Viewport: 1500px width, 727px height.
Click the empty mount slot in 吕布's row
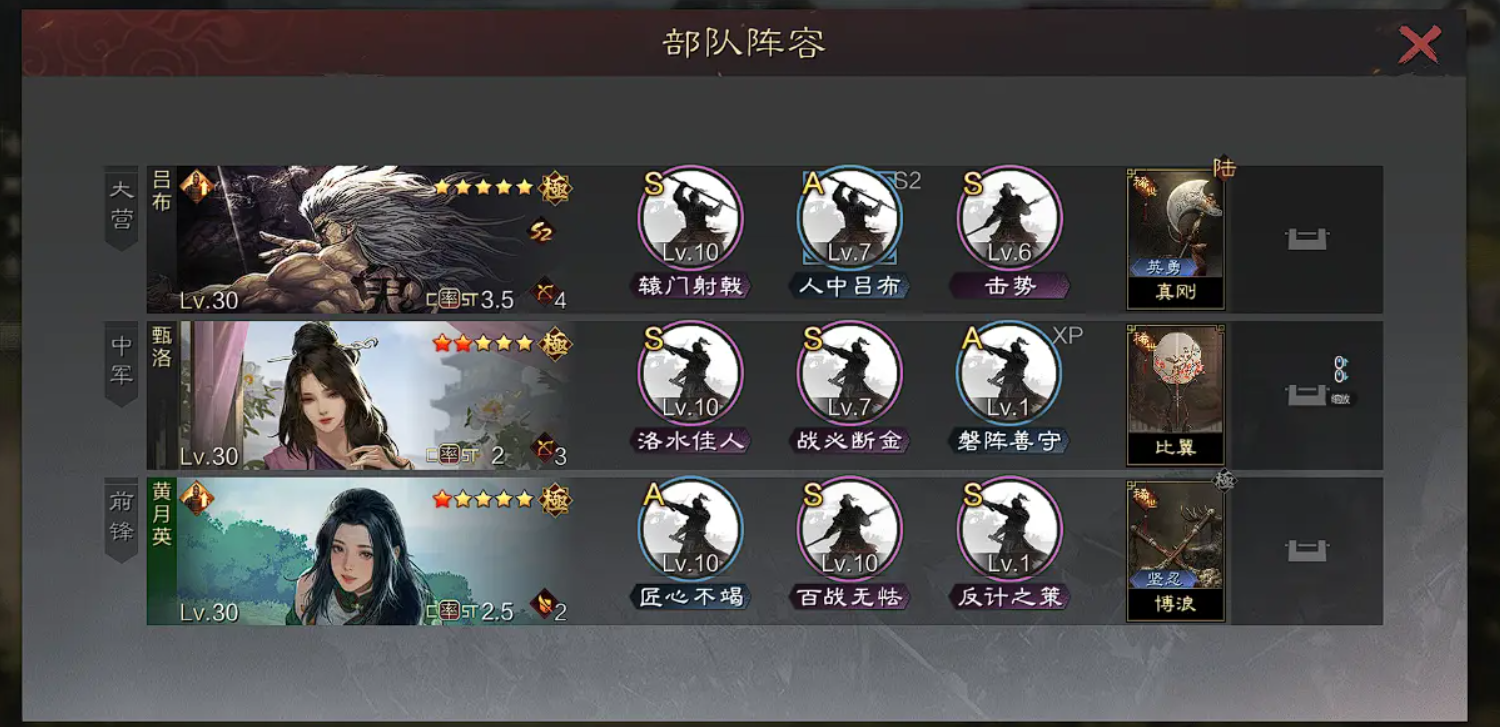(1306, 238)
